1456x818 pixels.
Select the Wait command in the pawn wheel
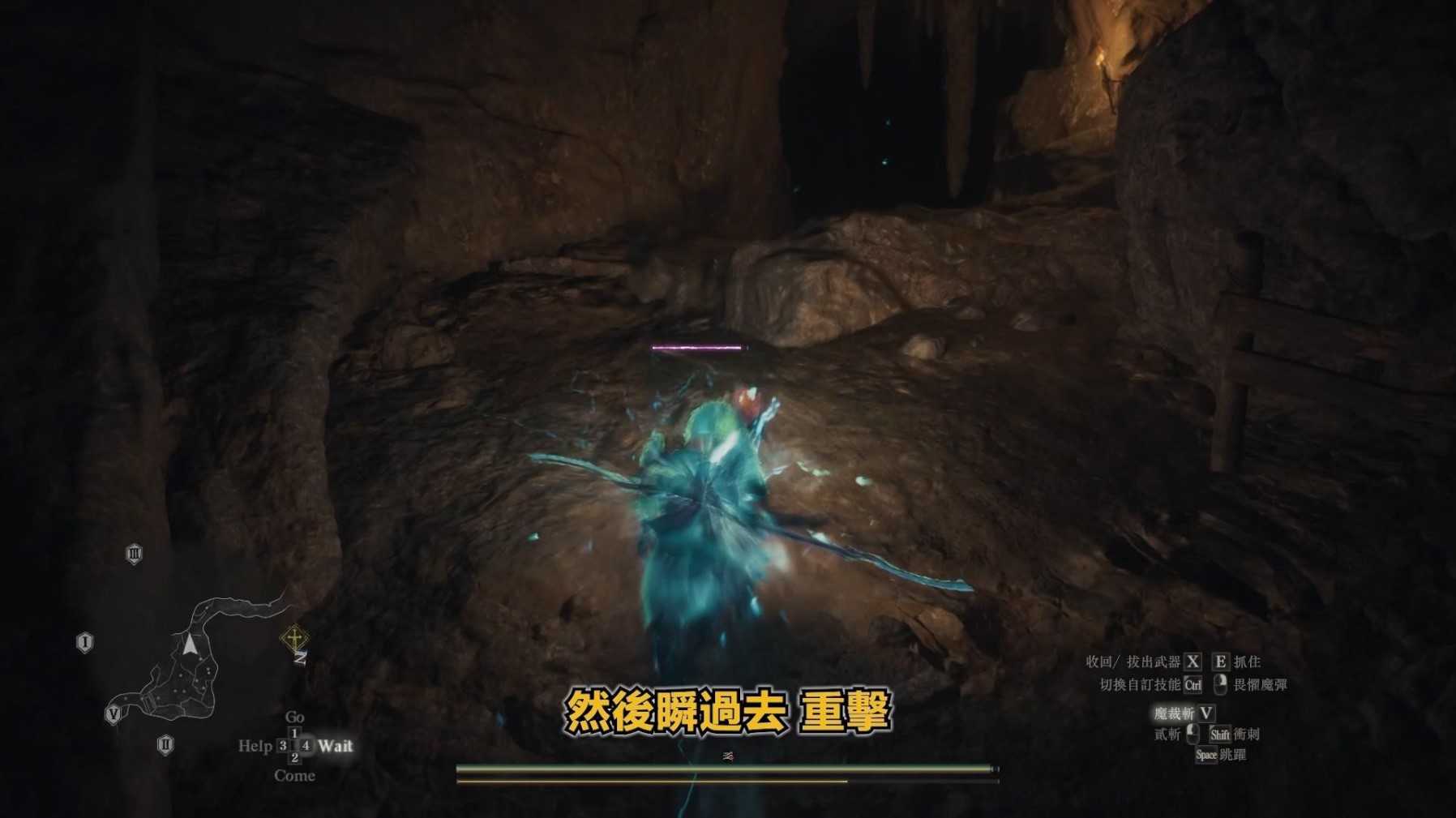click(x=336, y=746)
